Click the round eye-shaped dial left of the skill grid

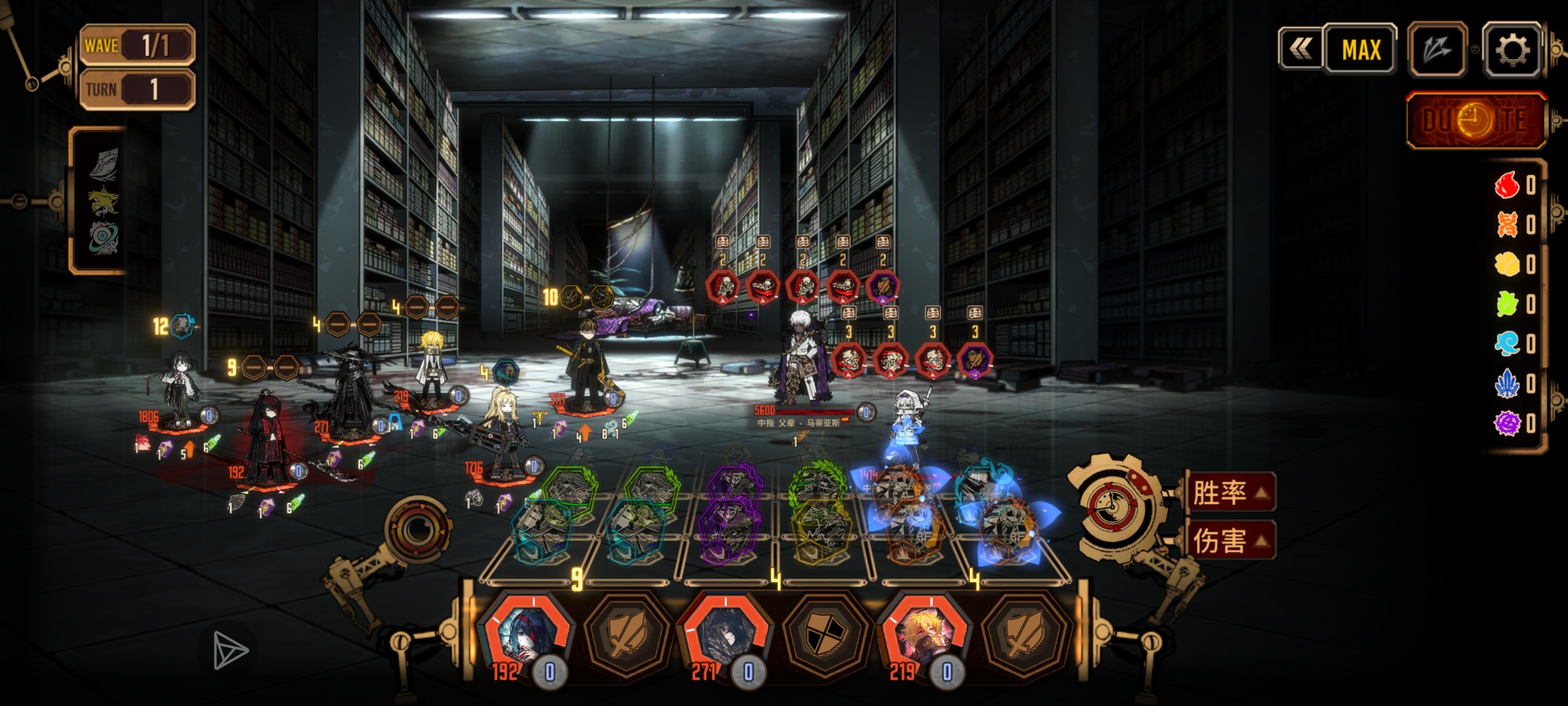point(418,529)
